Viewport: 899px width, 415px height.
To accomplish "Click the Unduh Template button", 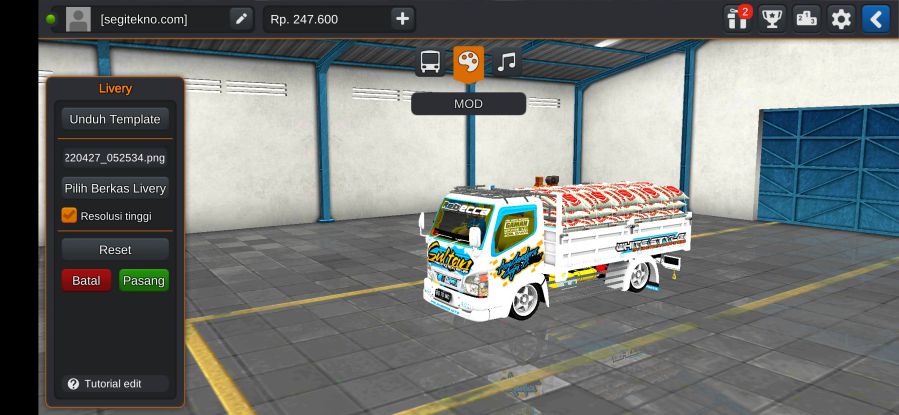I will [x=114, y=119].
